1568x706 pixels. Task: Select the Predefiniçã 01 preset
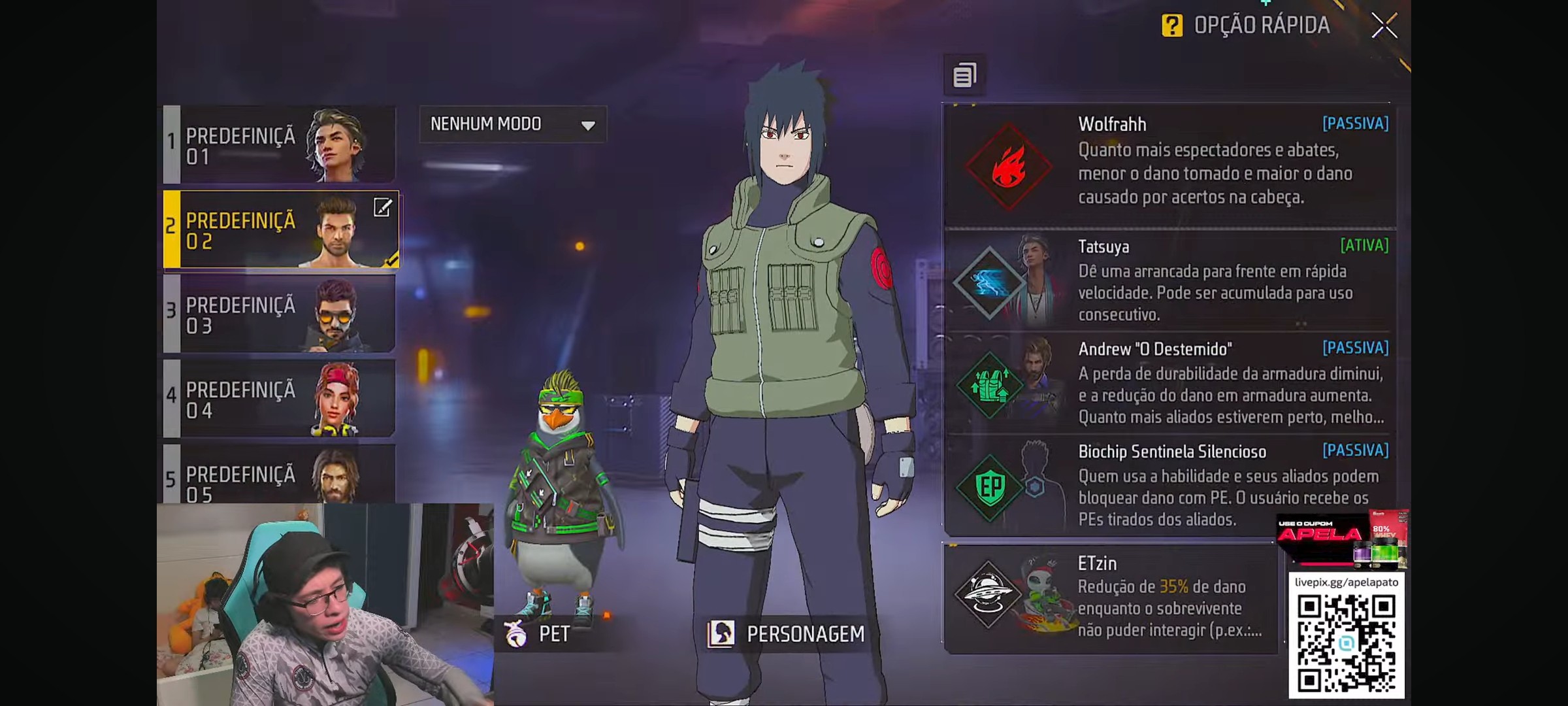(280, 144)
